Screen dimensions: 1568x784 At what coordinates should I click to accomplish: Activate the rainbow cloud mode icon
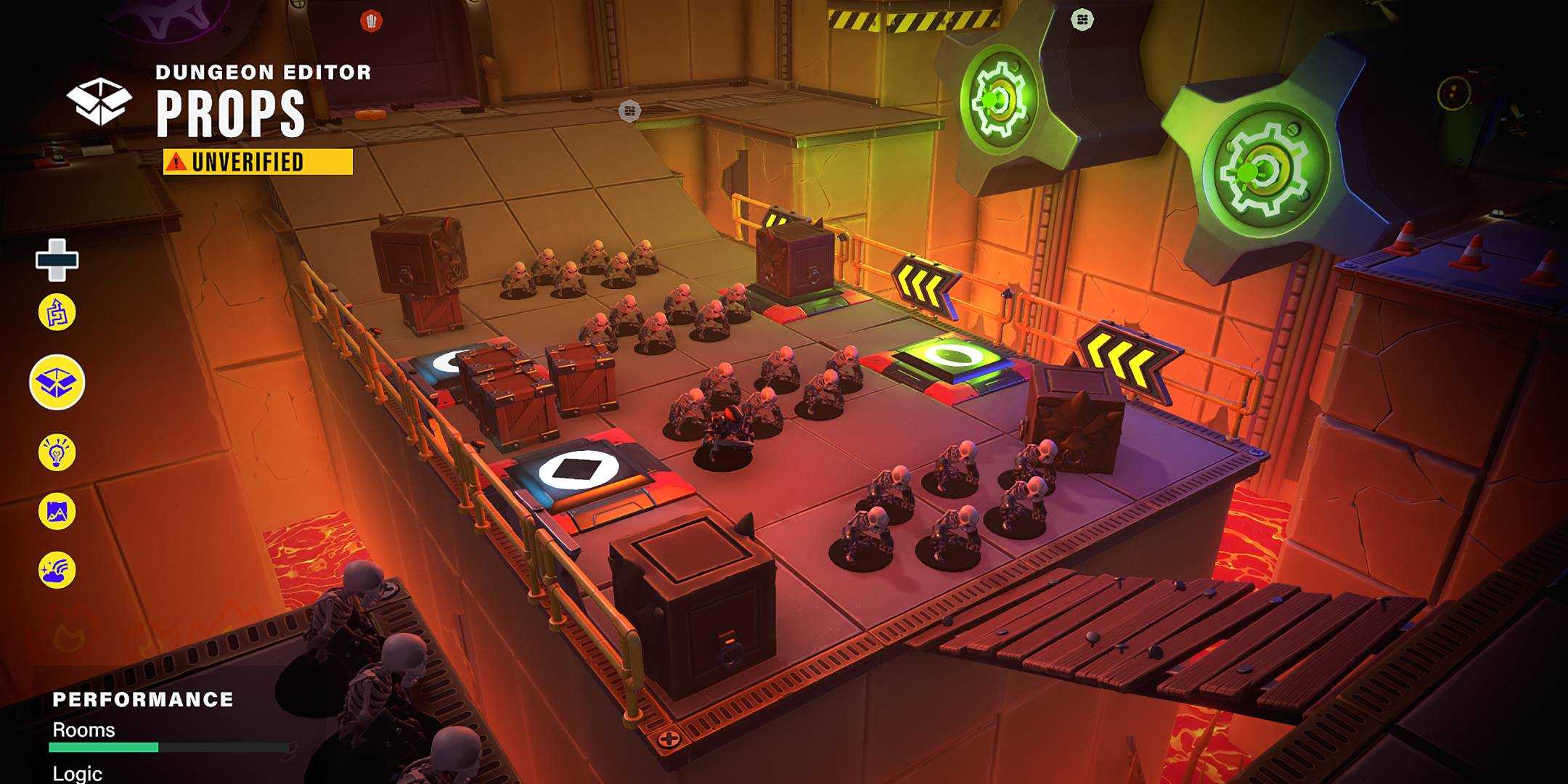point(57,570)
